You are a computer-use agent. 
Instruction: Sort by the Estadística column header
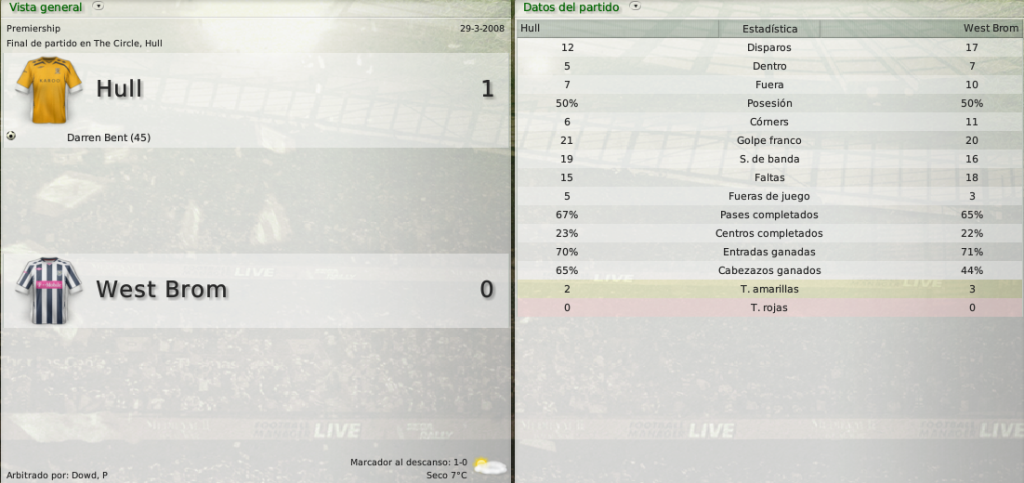click(770, 29)
